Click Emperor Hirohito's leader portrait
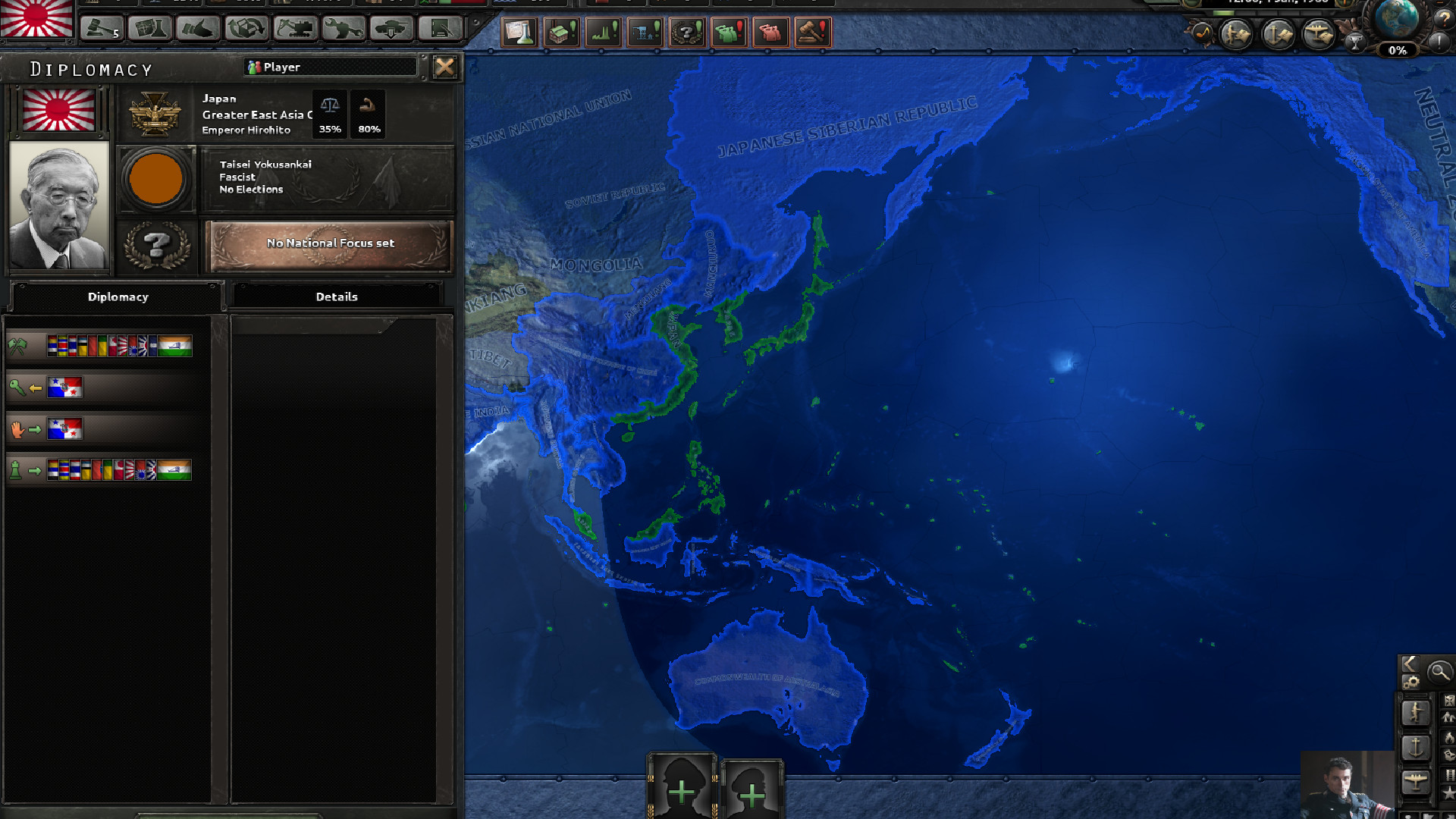Screen dimensions: 1456x819 (58, 205)
